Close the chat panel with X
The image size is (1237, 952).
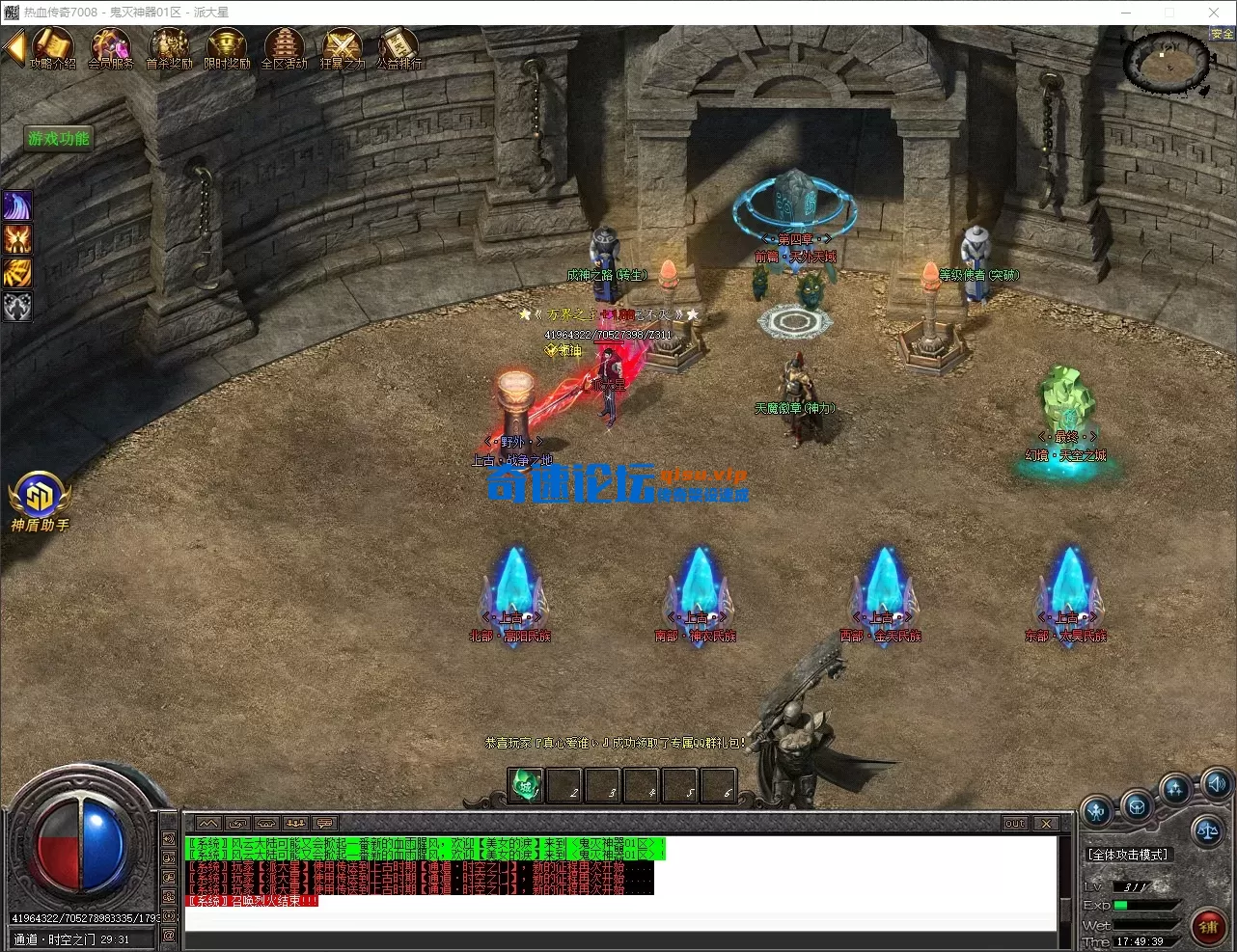(x=1046, y=824)
